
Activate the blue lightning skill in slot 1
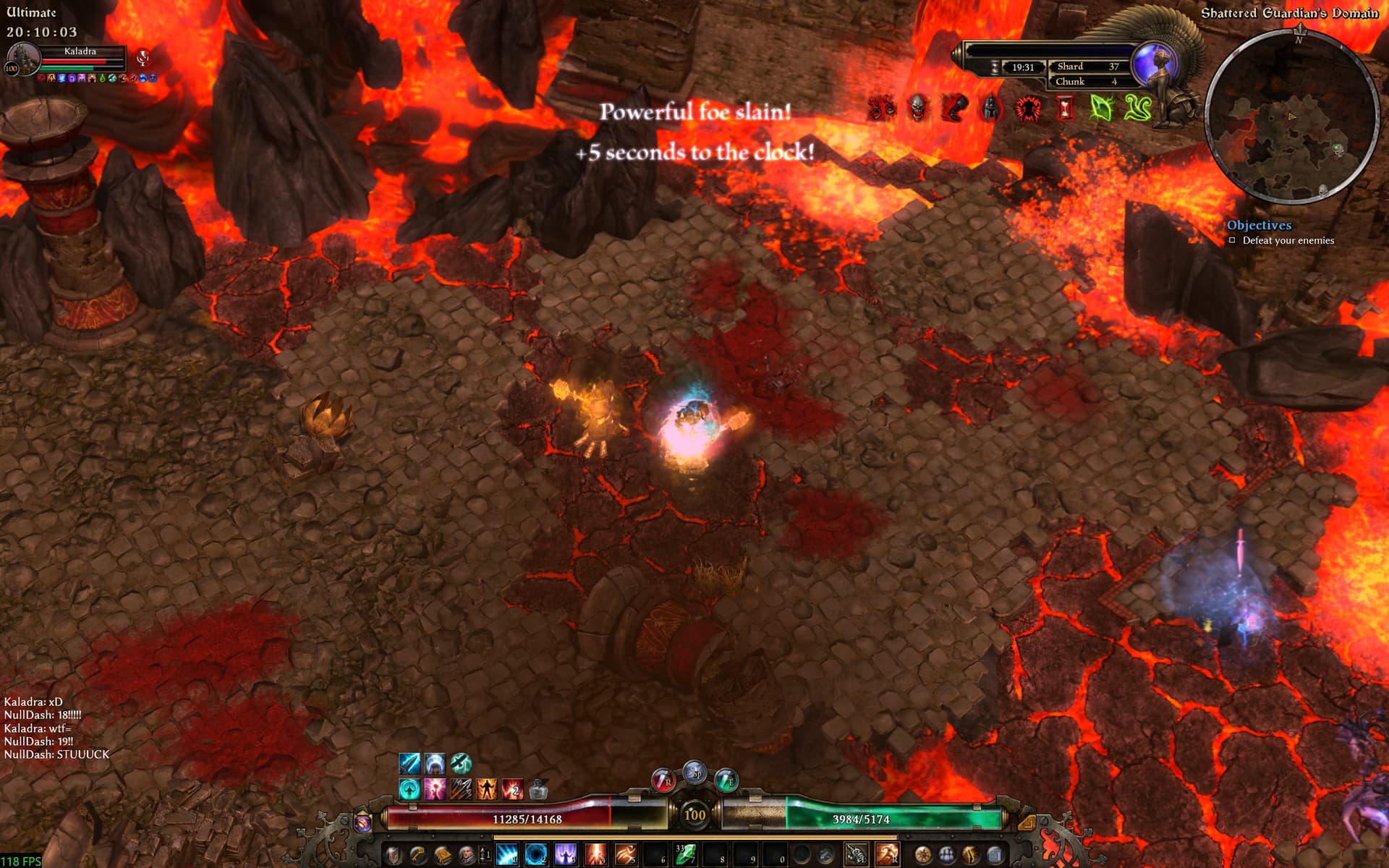tap(507, 855)
